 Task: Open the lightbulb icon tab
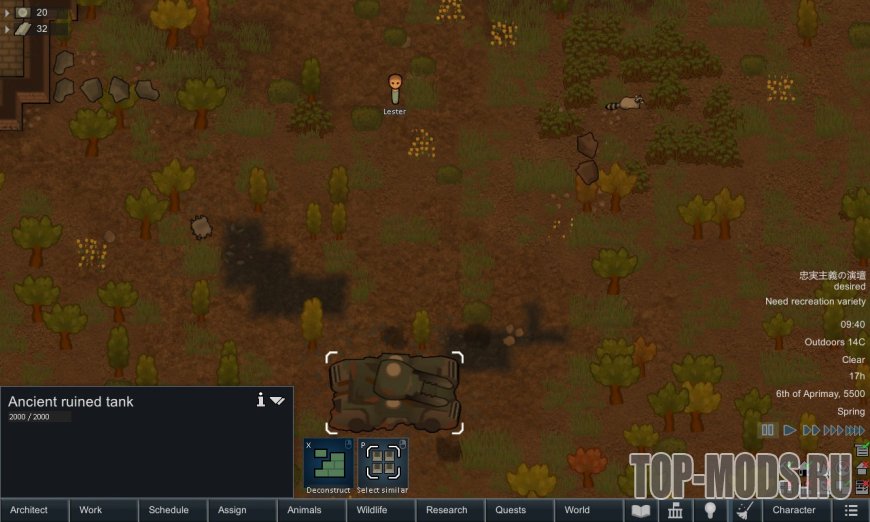click(710, 510)
